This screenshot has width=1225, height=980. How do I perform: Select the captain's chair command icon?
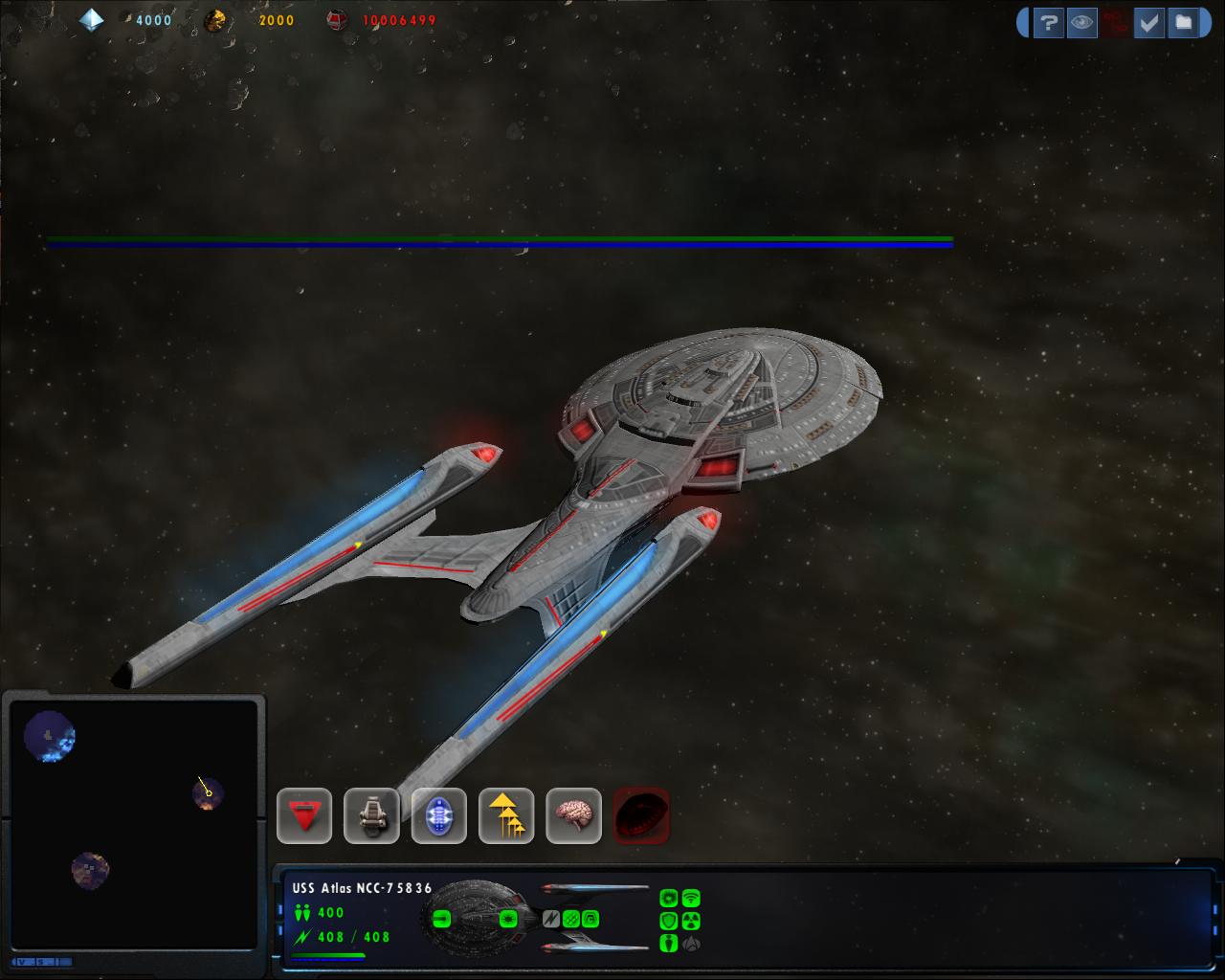(x=371, y=816)
